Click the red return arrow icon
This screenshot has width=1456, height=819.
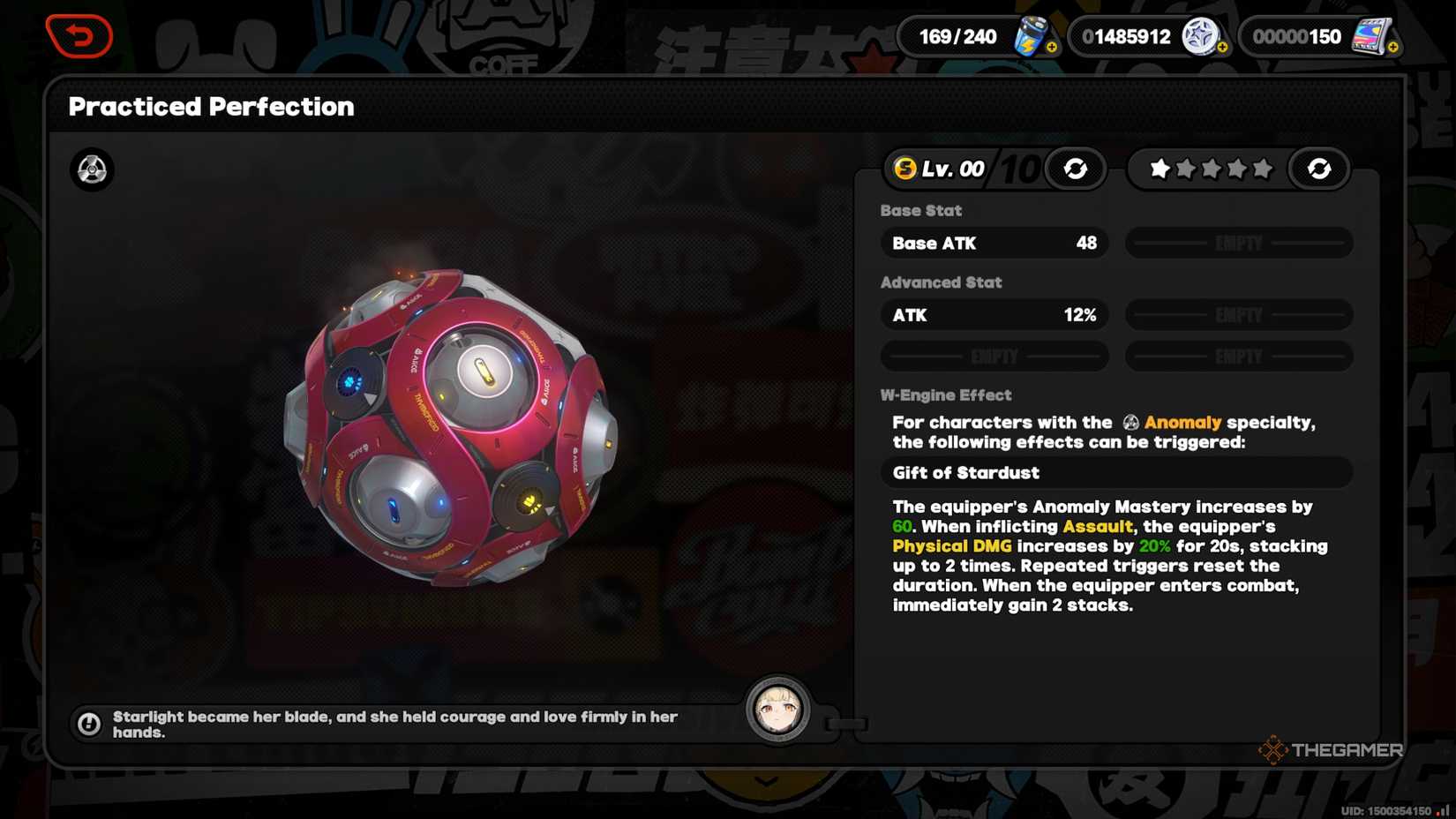(79, 35)
